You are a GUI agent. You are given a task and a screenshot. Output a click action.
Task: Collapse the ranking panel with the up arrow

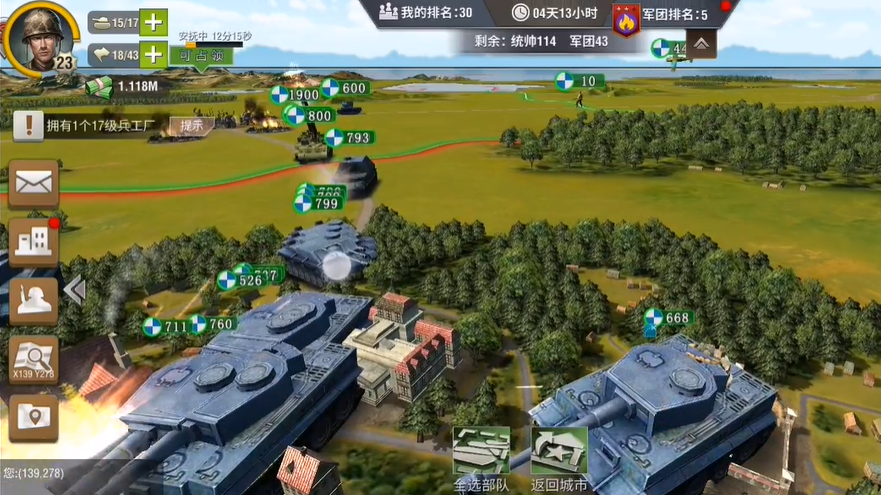[x=701, y=44]
